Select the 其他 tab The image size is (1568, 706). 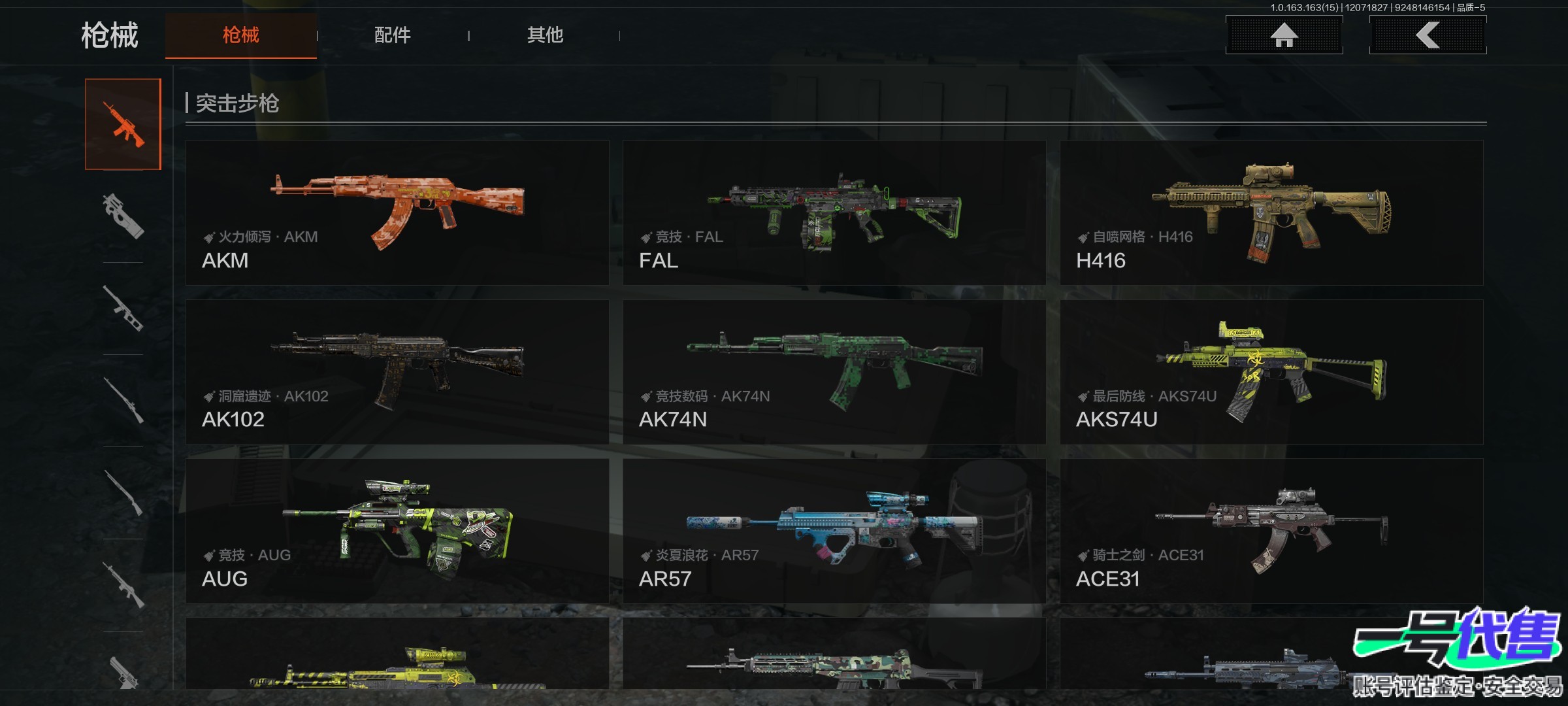click(545, 35)
